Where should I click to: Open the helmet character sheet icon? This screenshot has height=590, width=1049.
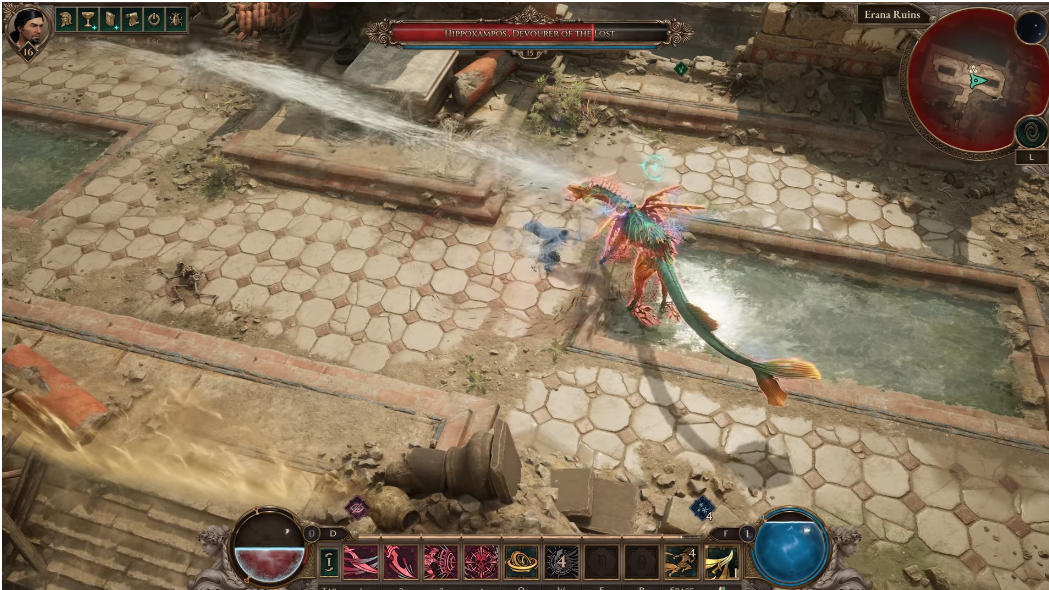click(x=67, y=19)
